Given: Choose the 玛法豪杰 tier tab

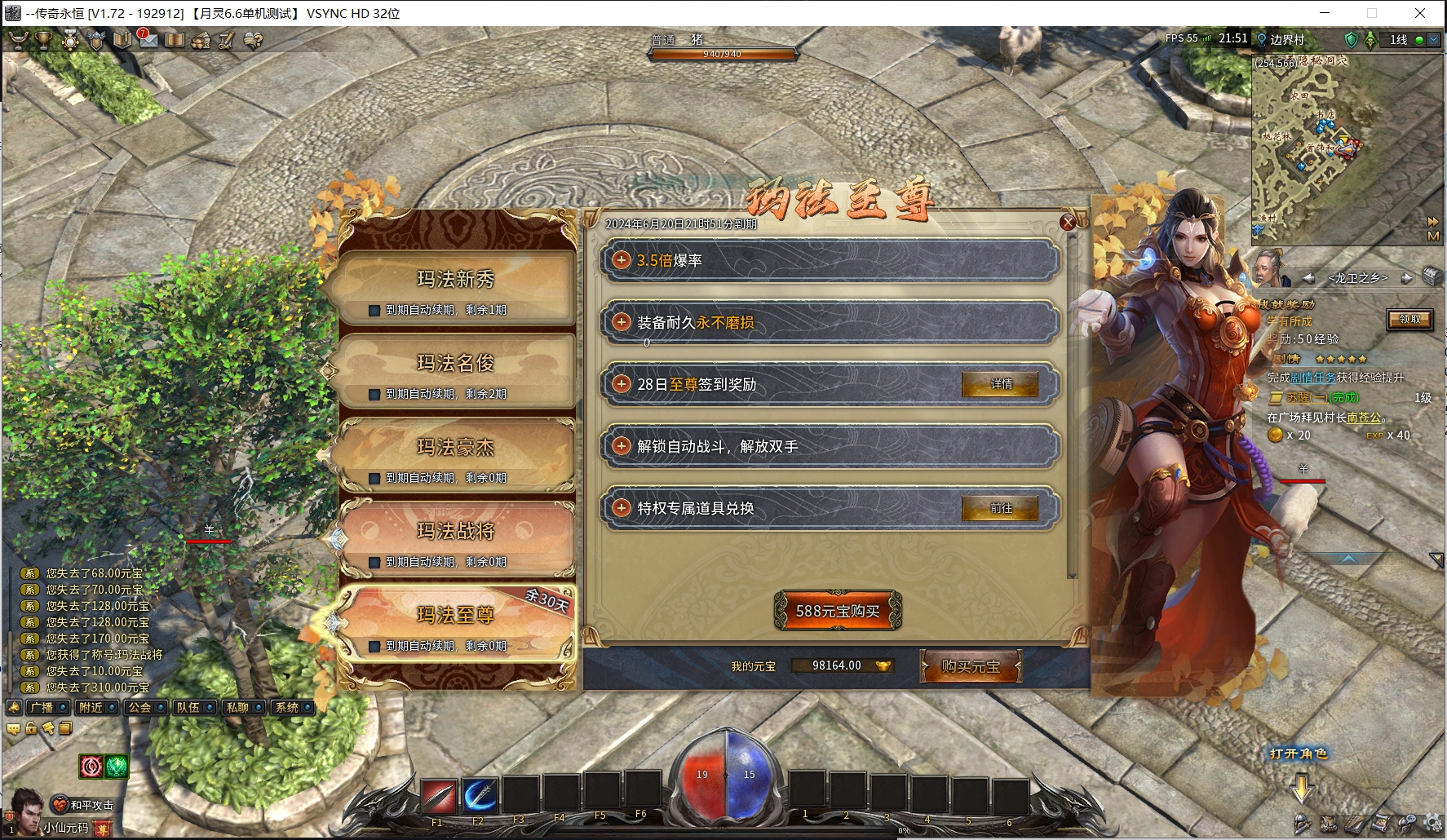Looking at the screenshot, I should [x=455, y=448].
